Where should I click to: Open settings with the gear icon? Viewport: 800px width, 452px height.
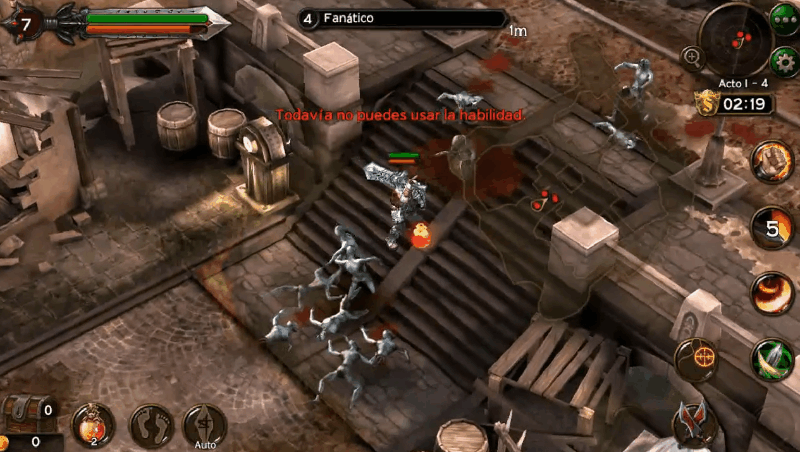(x=785, y=56)
